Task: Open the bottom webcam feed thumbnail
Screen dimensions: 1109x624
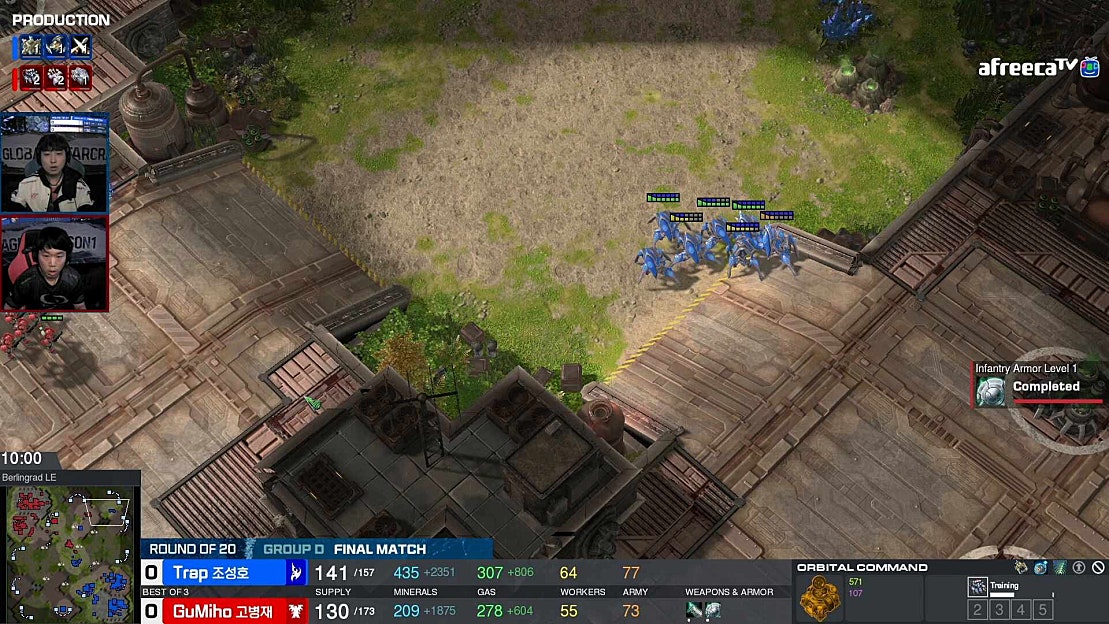Action: pyautogui.click(x=55, y=264)
